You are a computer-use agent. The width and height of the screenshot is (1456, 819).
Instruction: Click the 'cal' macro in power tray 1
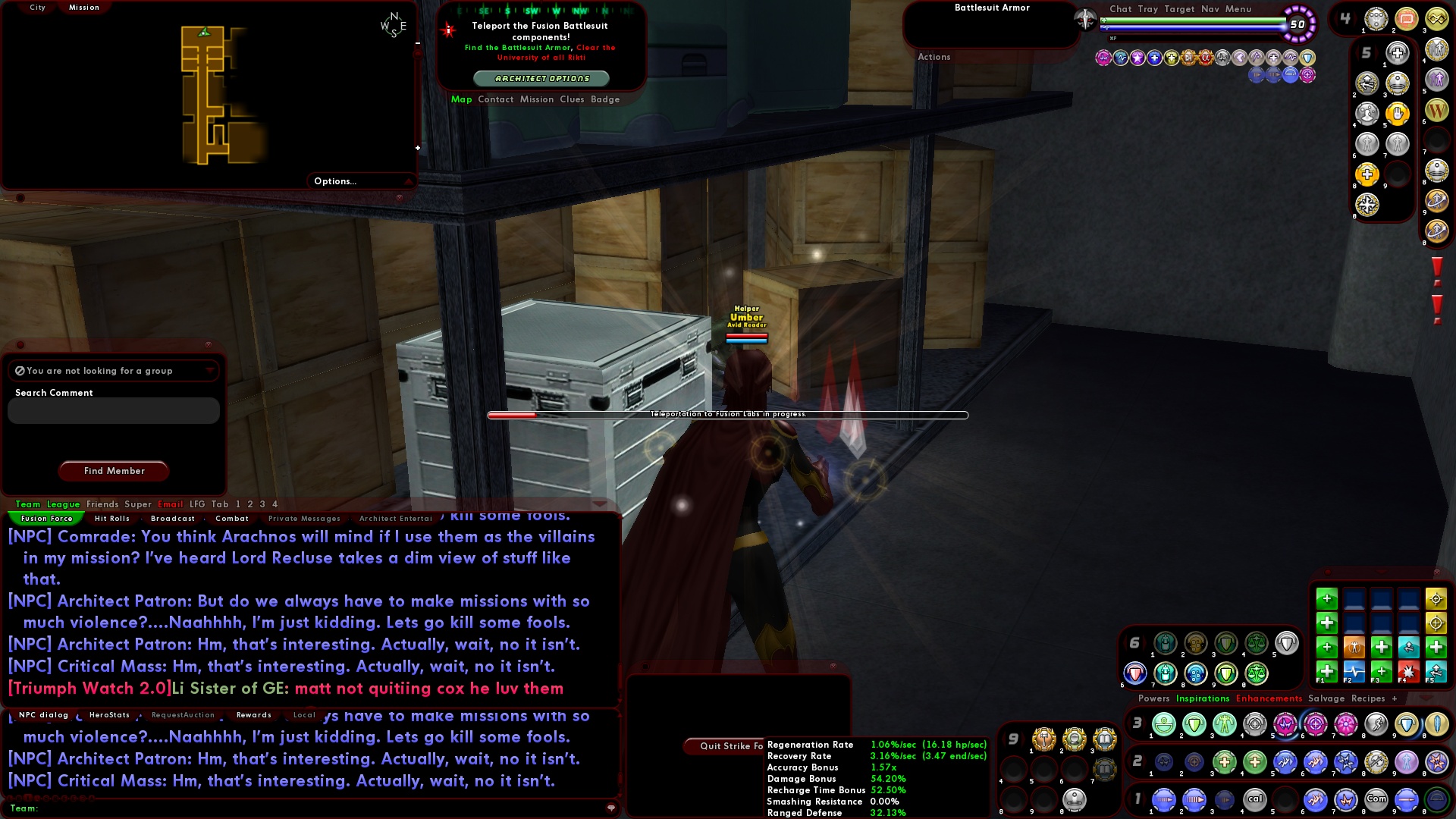[x=1255, y=799]
